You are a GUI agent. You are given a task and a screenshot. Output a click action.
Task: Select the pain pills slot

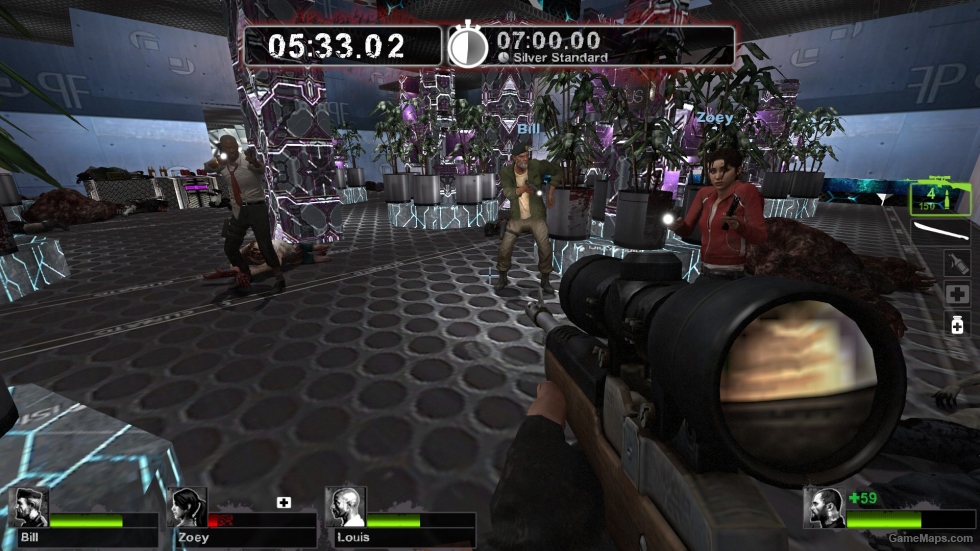click(957, 323)
